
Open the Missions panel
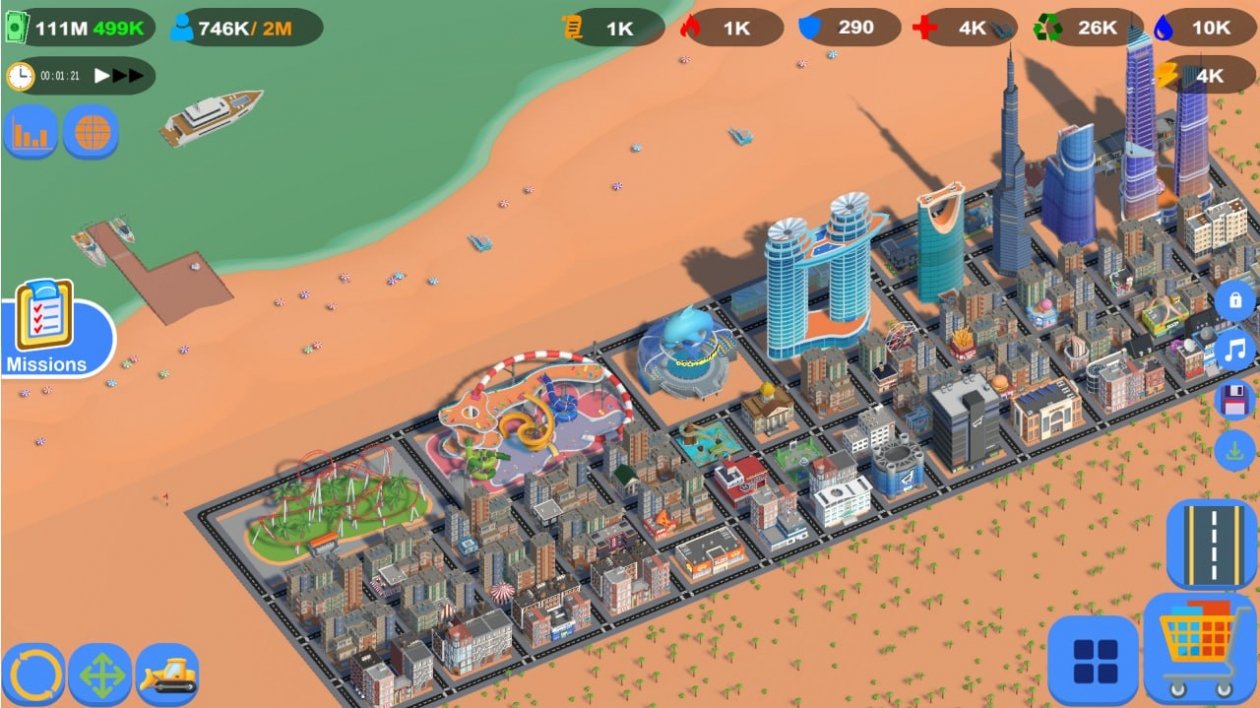coord(46,328)
